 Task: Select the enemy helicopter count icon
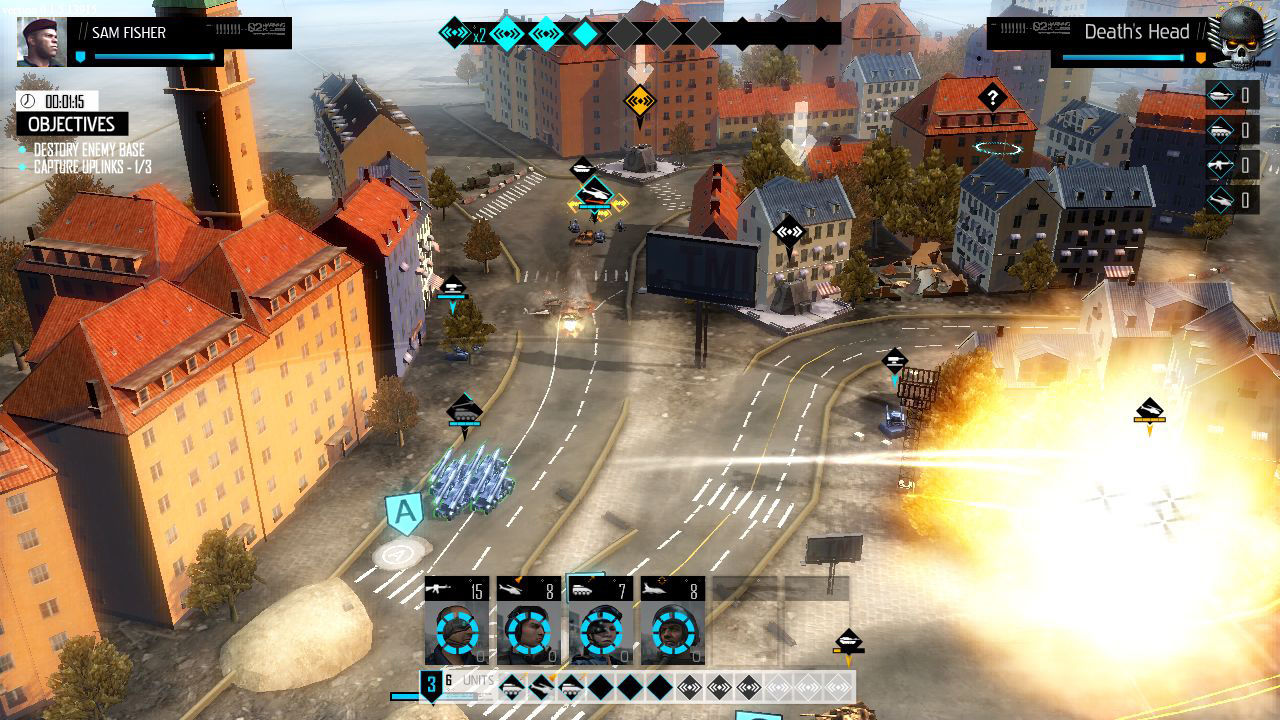pyautogui.click(x=1221, y=200)
